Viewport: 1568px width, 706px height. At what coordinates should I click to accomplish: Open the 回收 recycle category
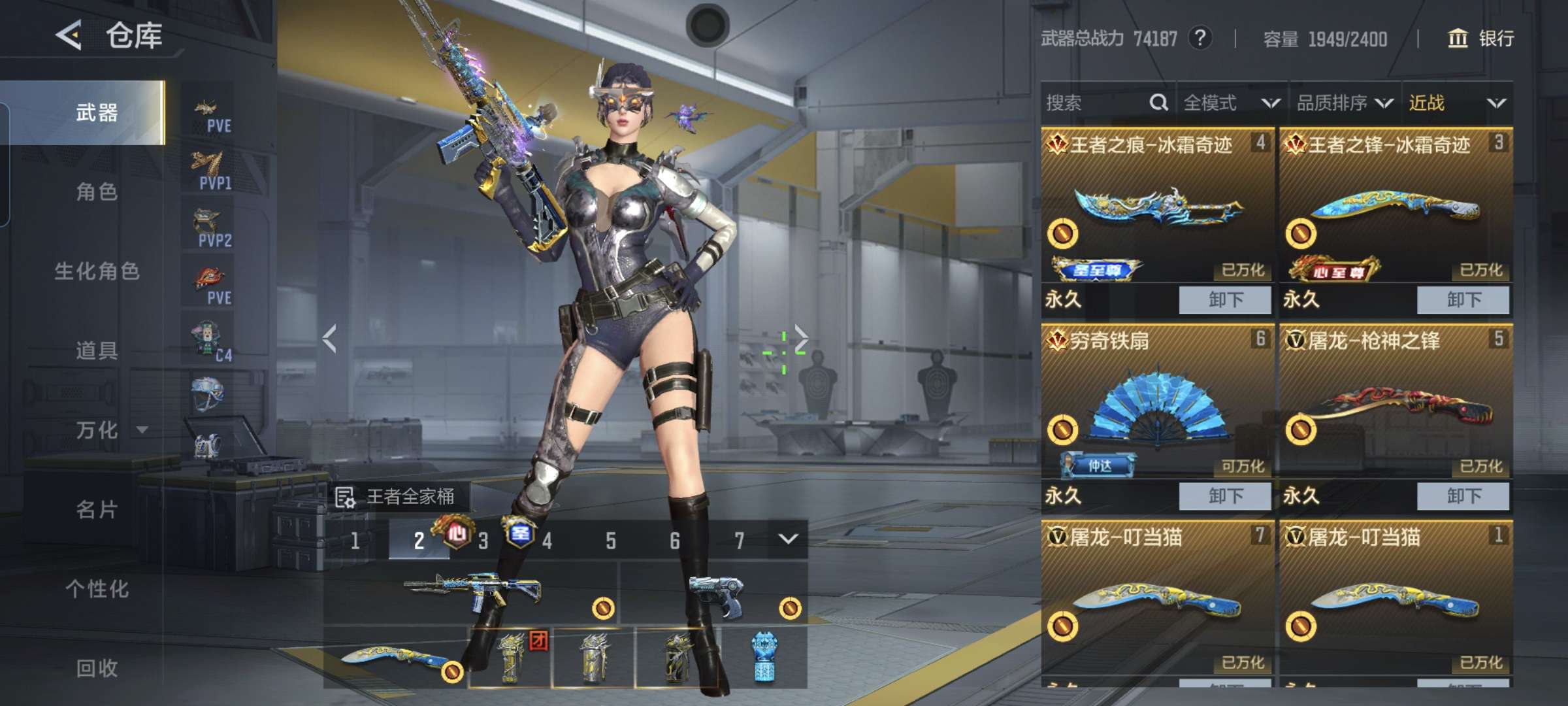(96, 668)
